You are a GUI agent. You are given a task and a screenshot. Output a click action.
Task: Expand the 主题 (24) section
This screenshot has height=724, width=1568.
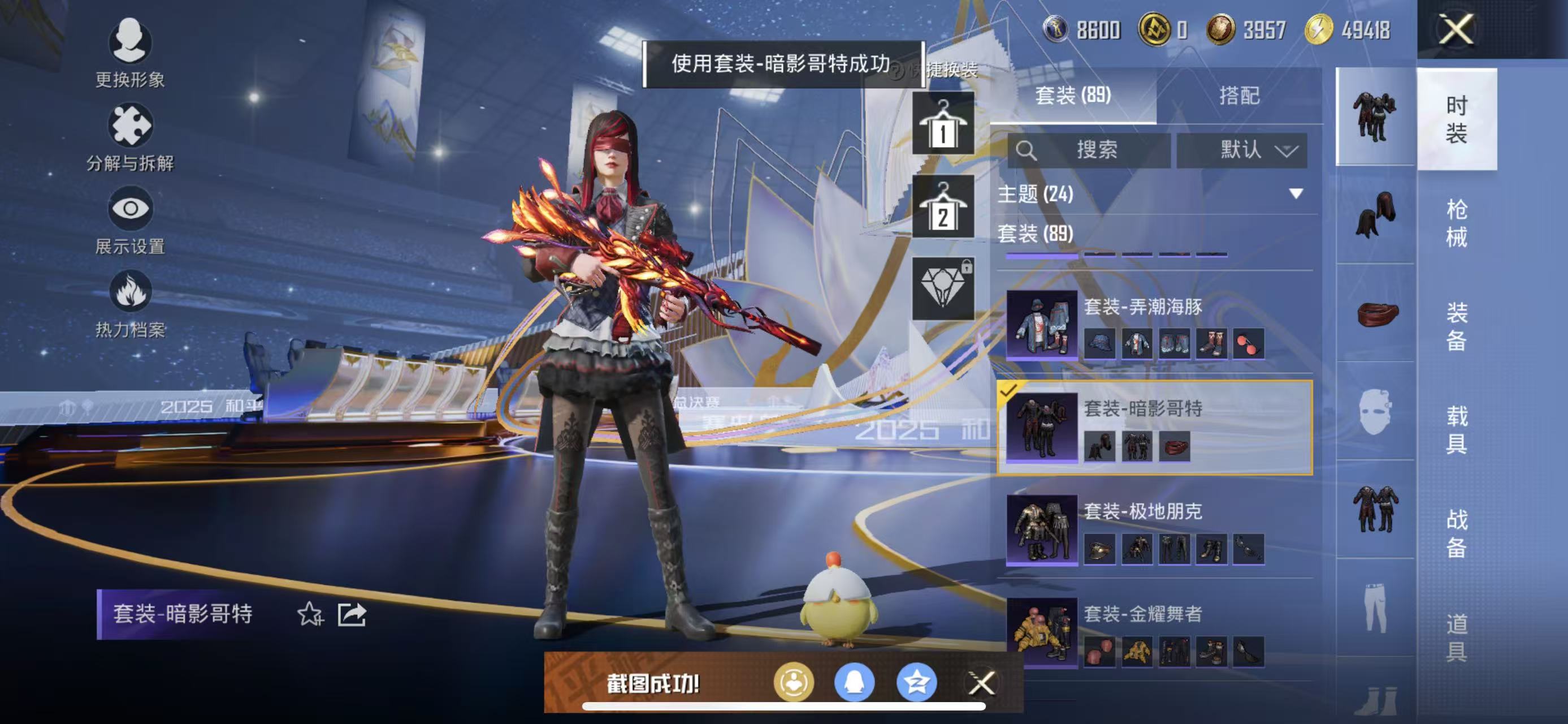[x=1296, y=194]
